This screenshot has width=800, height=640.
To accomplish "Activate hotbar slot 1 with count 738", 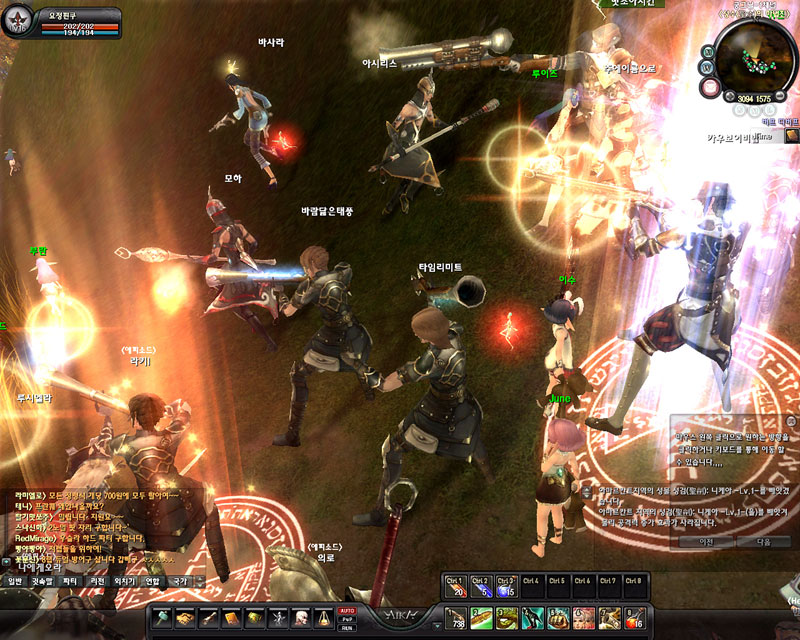I will pos(456,618).
